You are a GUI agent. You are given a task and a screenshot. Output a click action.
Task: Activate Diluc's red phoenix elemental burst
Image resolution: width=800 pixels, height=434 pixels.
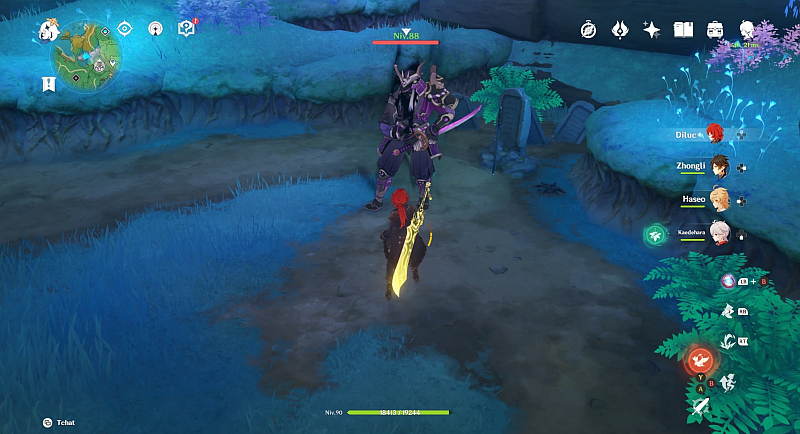[x=699, y=360]
